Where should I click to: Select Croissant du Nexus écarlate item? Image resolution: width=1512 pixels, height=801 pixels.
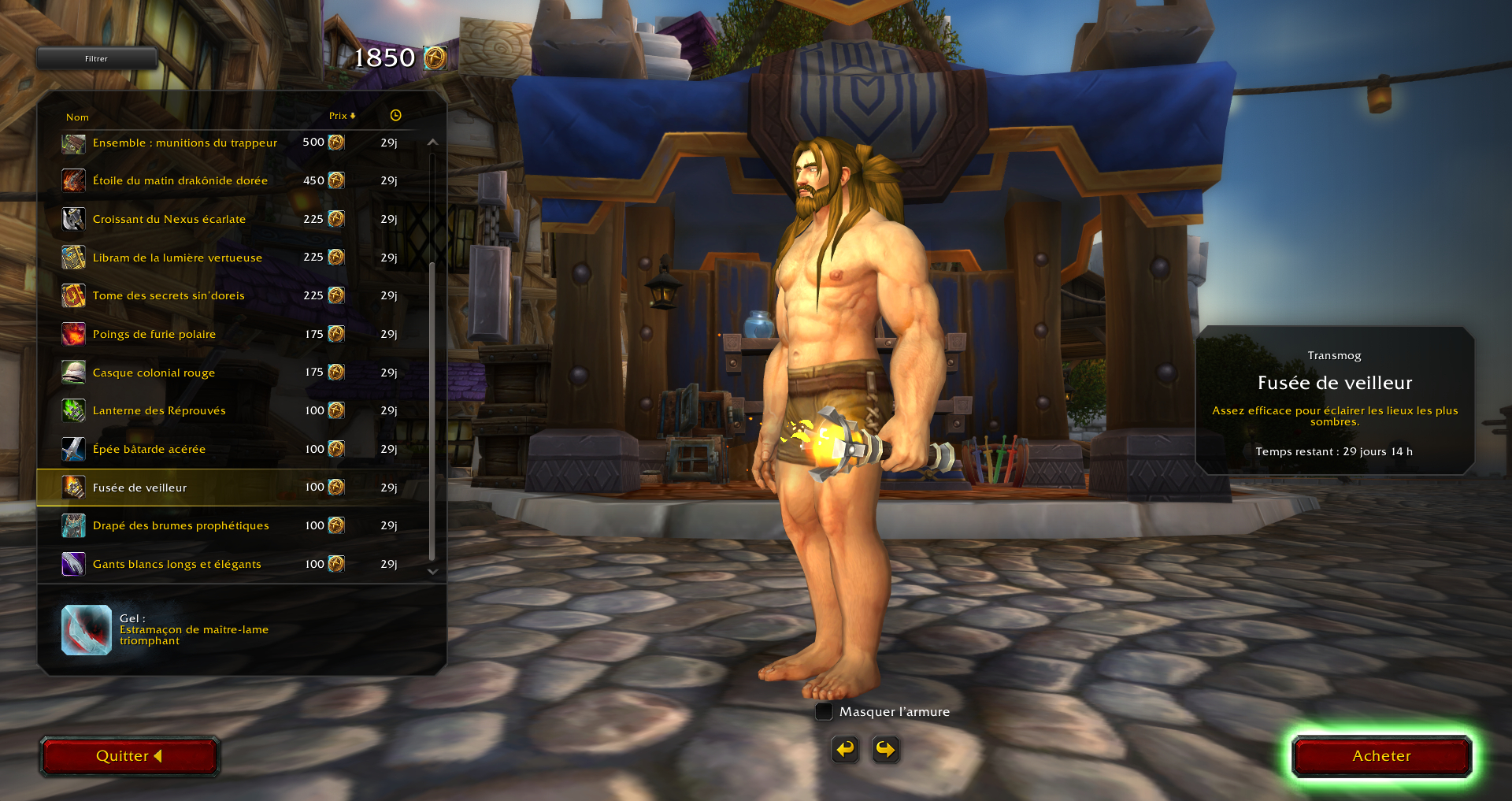click(169, 219)
